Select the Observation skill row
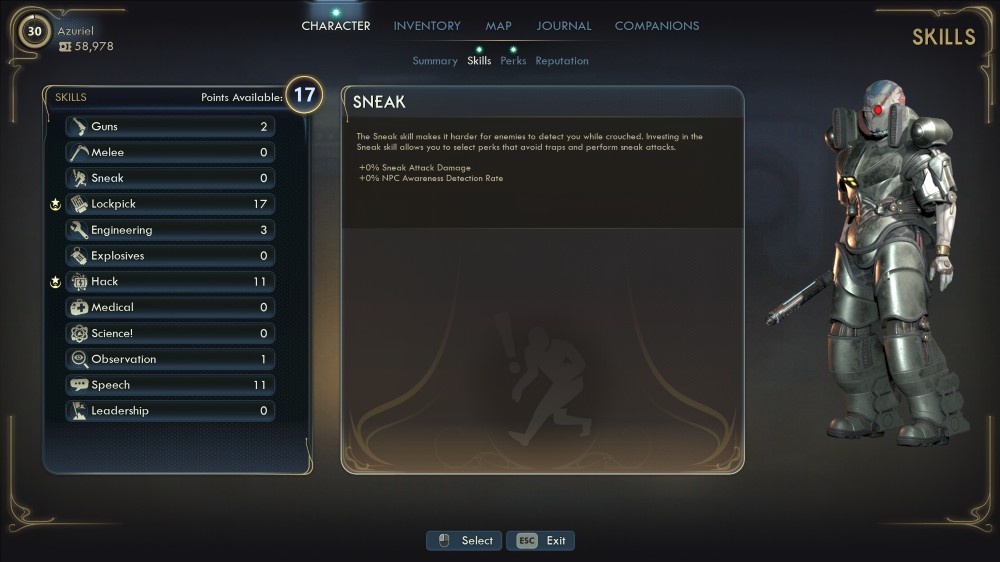This screenshot has width=1000, height=562. [170, 359]
